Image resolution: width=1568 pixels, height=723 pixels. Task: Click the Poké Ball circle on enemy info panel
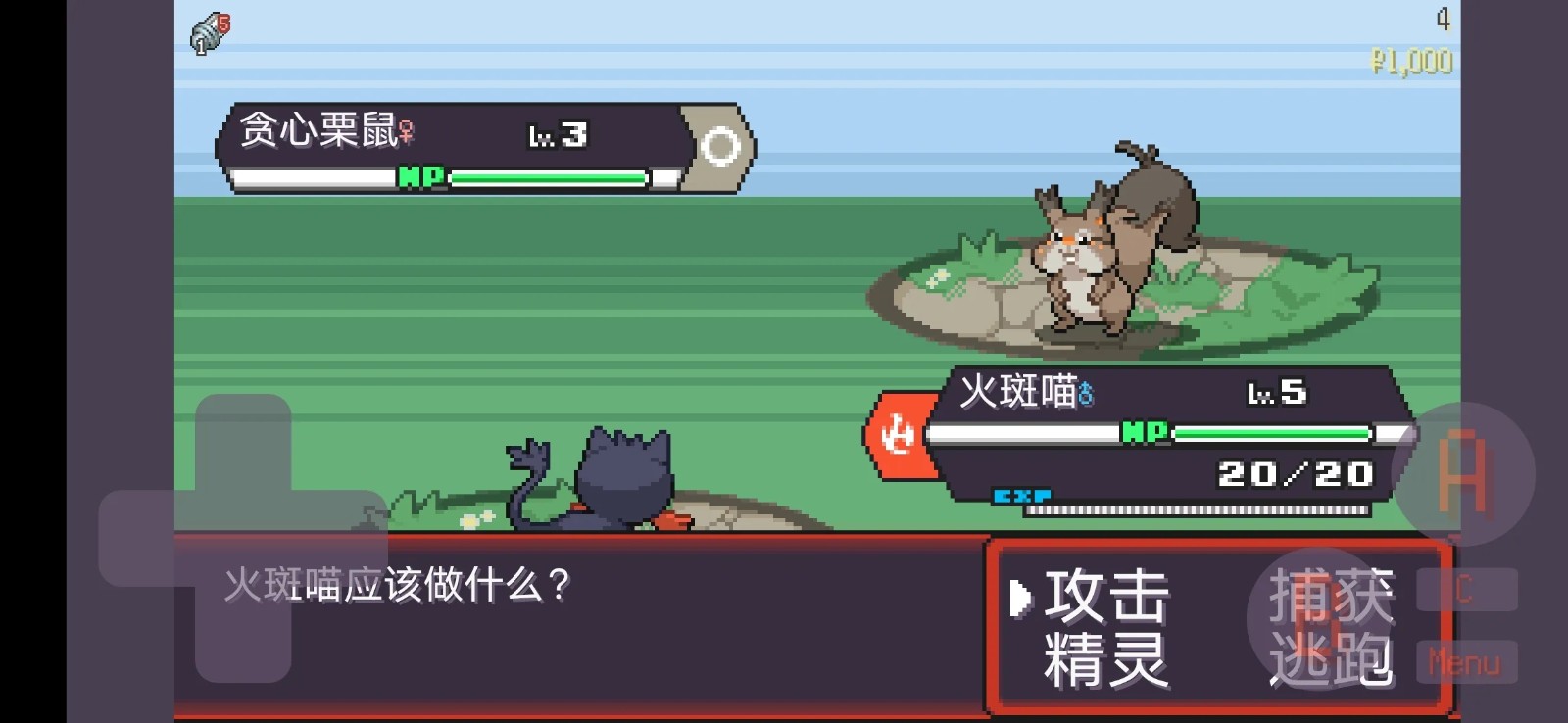coord(723,144)
